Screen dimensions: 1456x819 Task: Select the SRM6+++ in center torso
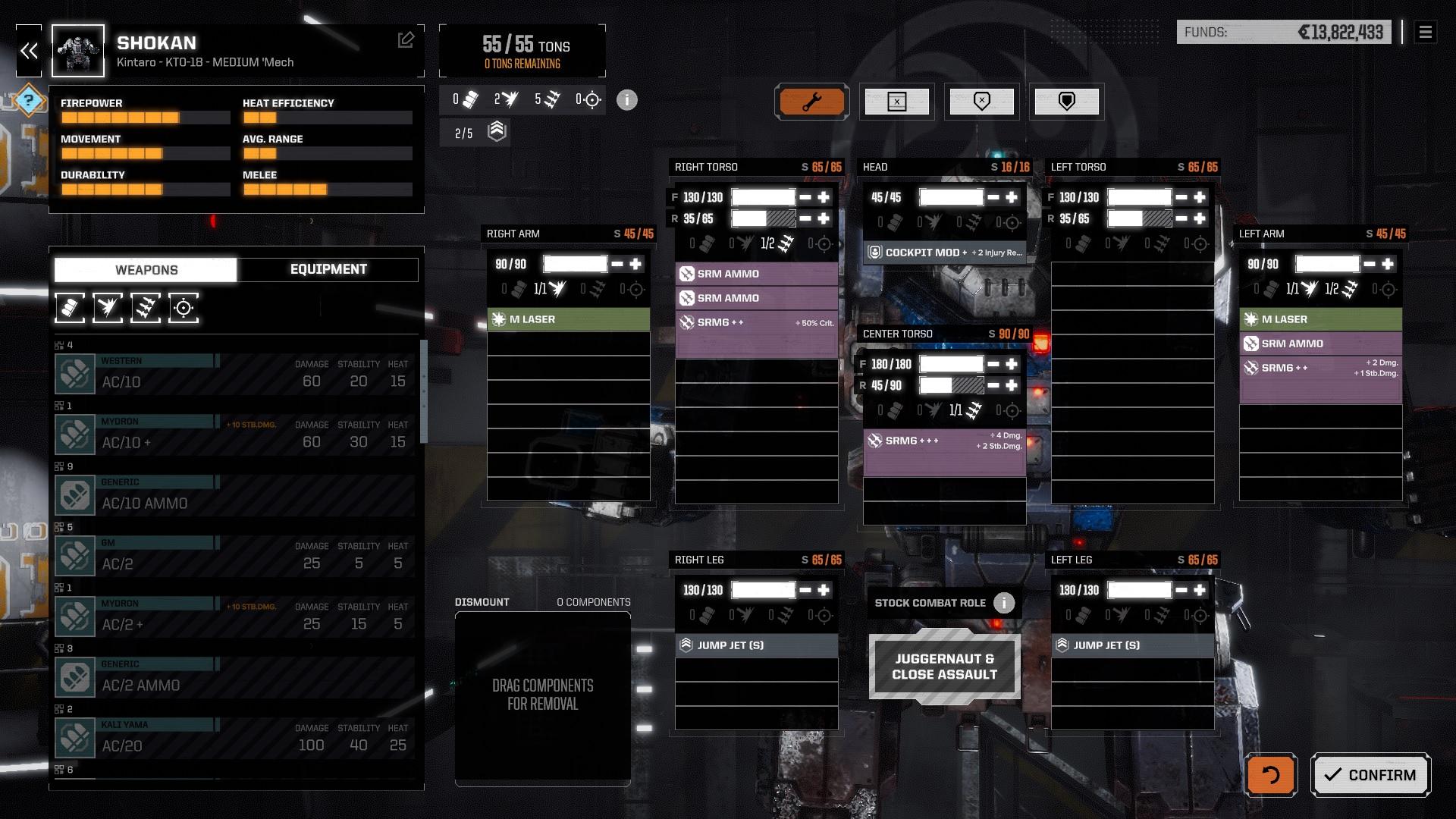coord(944,441)
